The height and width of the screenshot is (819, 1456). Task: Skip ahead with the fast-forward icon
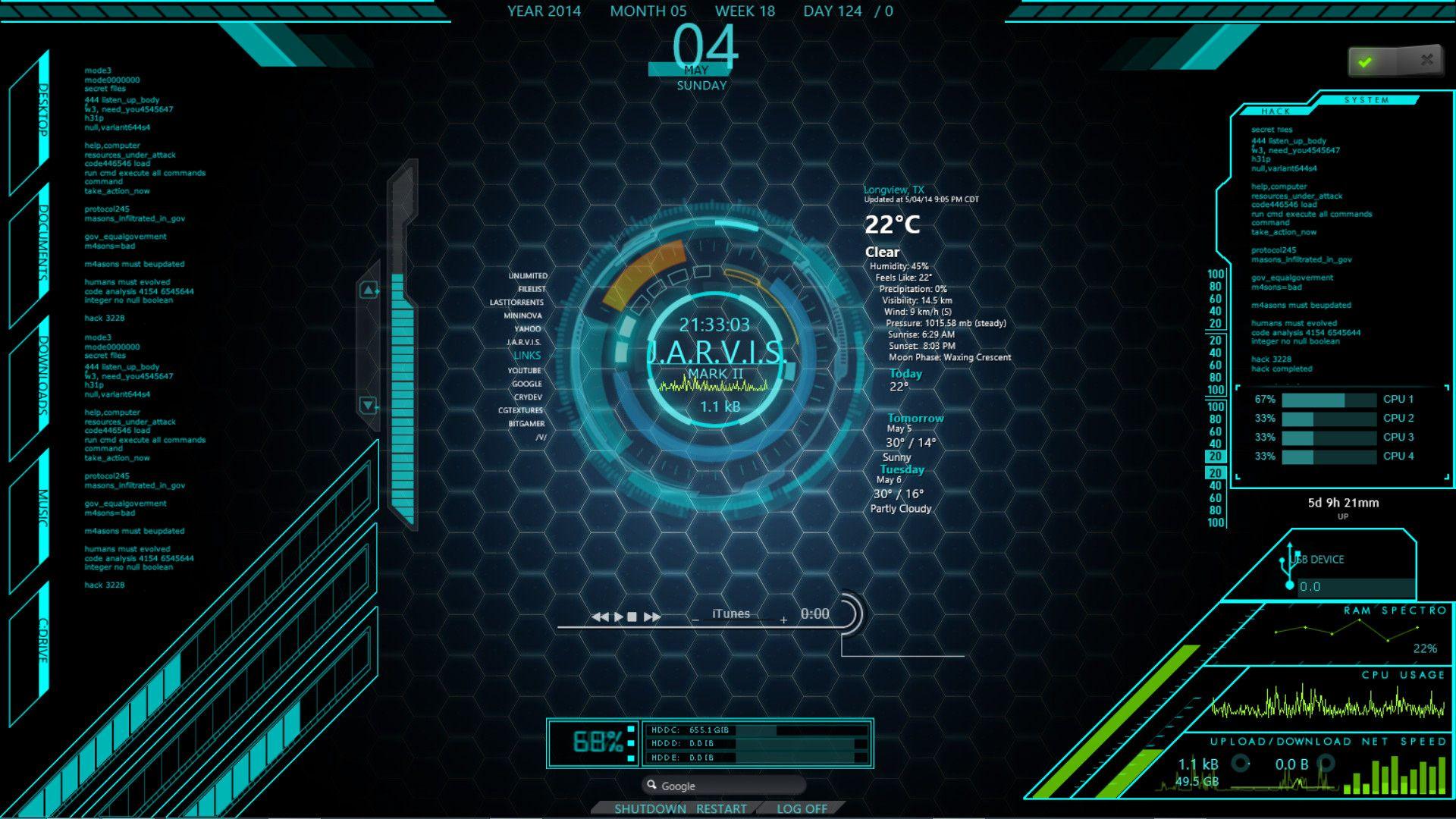click(x=651, y=616)
